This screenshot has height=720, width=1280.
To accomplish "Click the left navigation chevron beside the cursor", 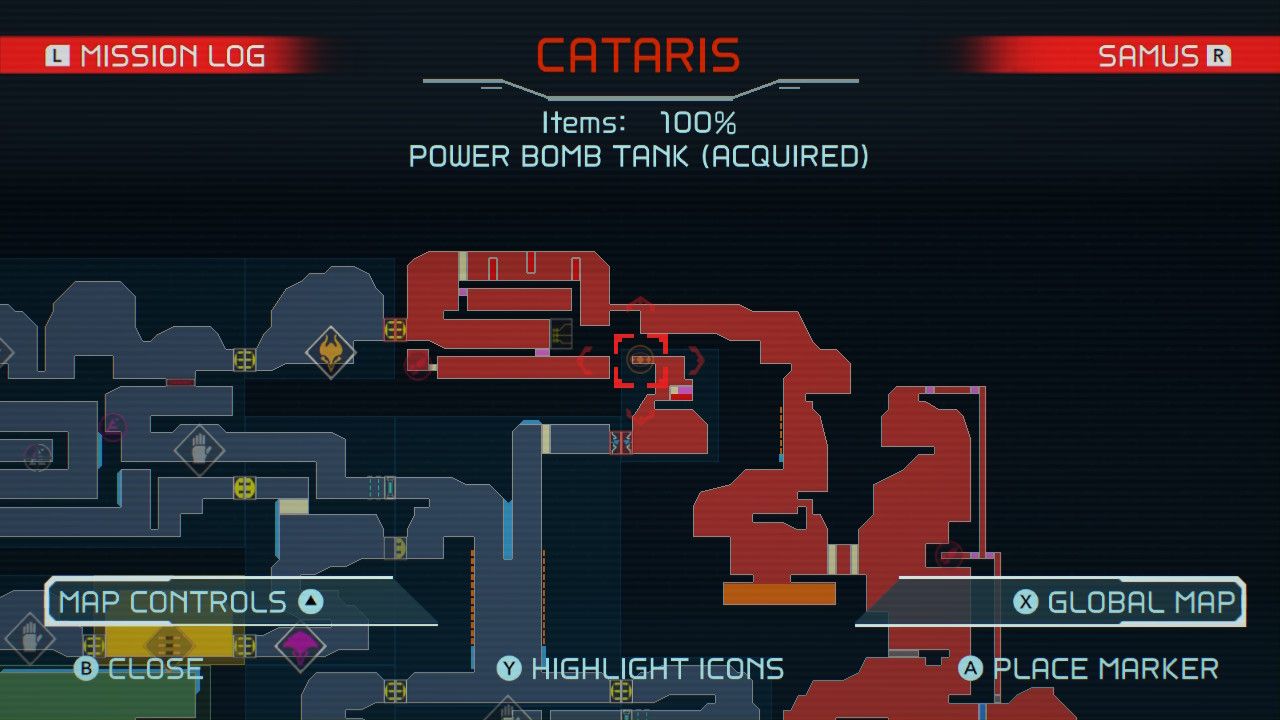I will tap(583, 359).
